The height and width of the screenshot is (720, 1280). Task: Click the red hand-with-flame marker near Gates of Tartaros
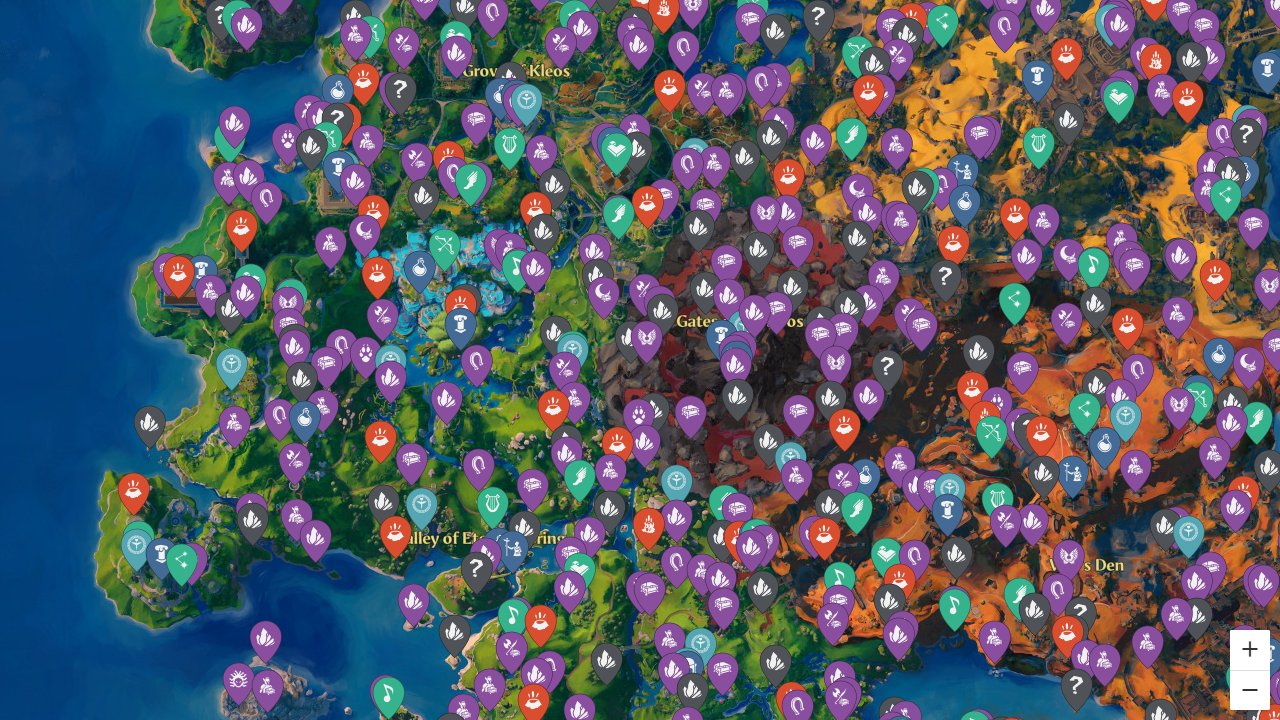844,426
